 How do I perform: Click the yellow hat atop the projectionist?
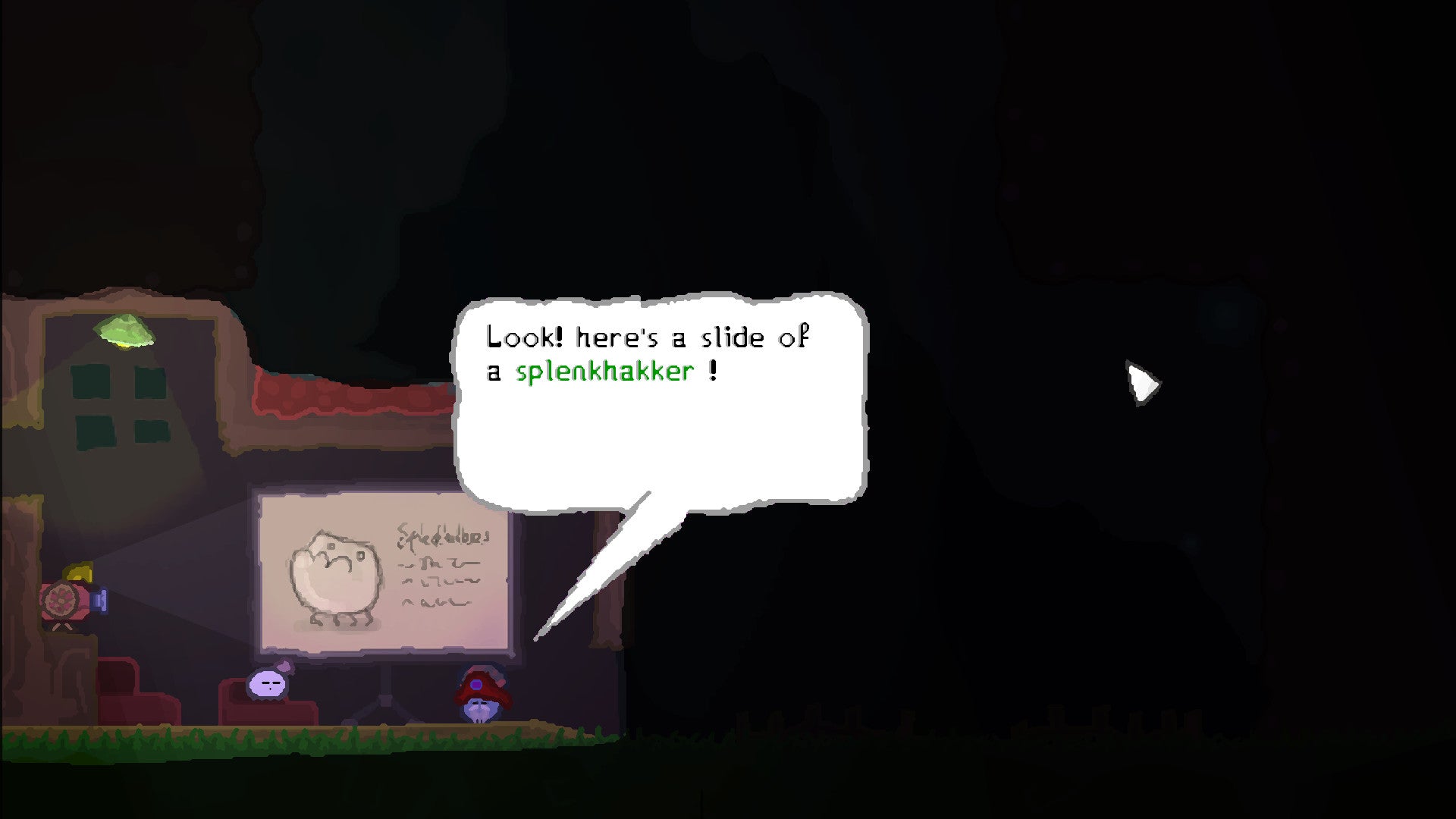pyautogui.click(x=80, y=574)
